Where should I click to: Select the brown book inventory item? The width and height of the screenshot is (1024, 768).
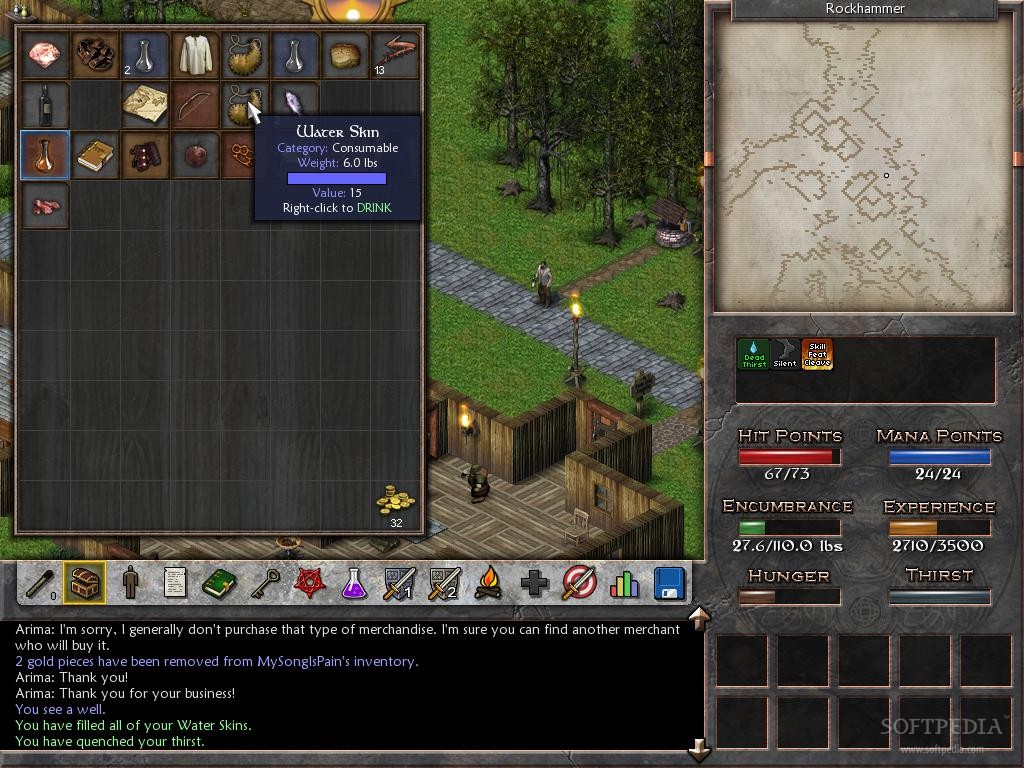[95, 155]
